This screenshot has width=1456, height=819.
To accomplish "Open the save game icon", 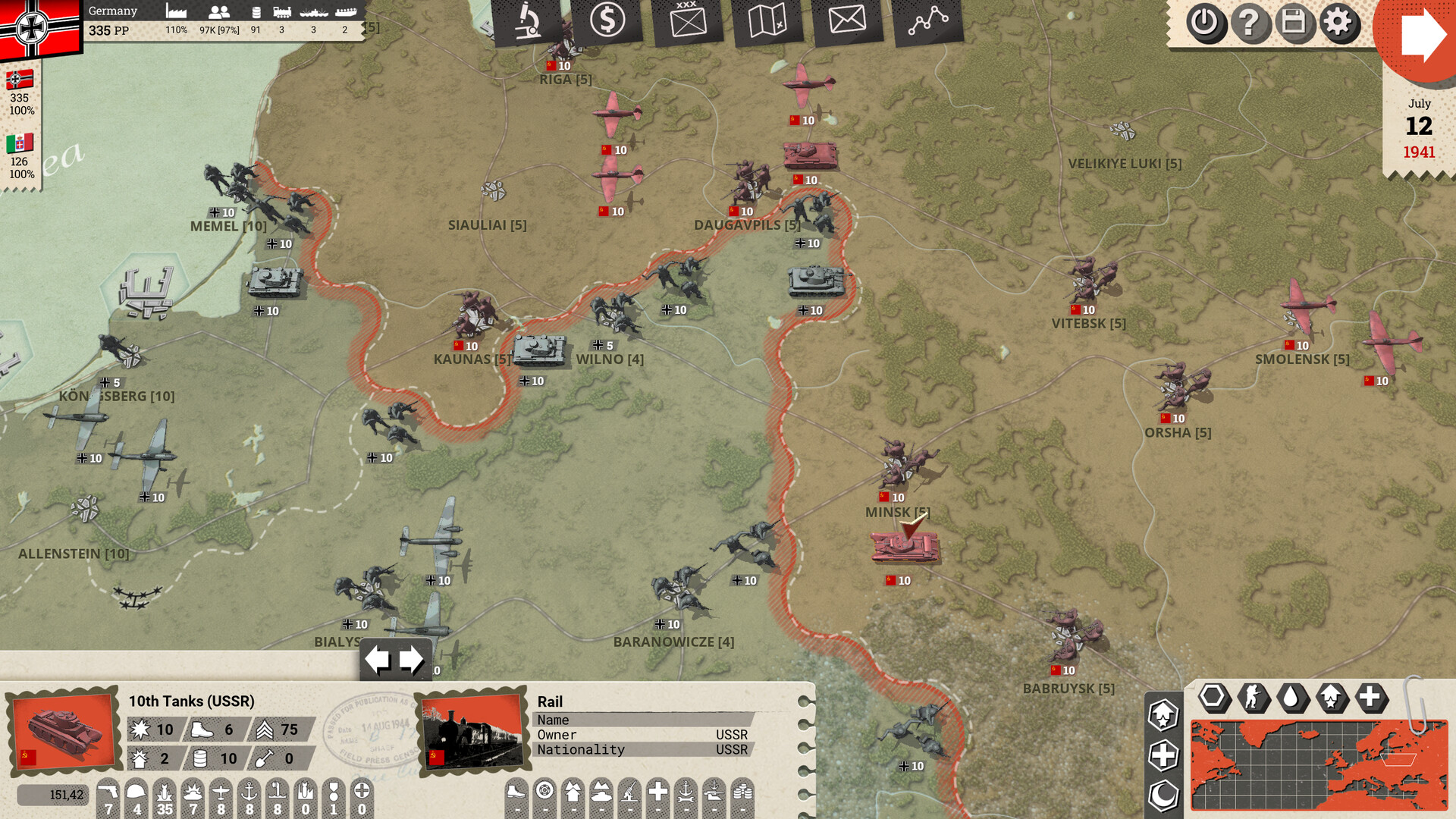I will pyautogui.click(x=1295, y=24).
